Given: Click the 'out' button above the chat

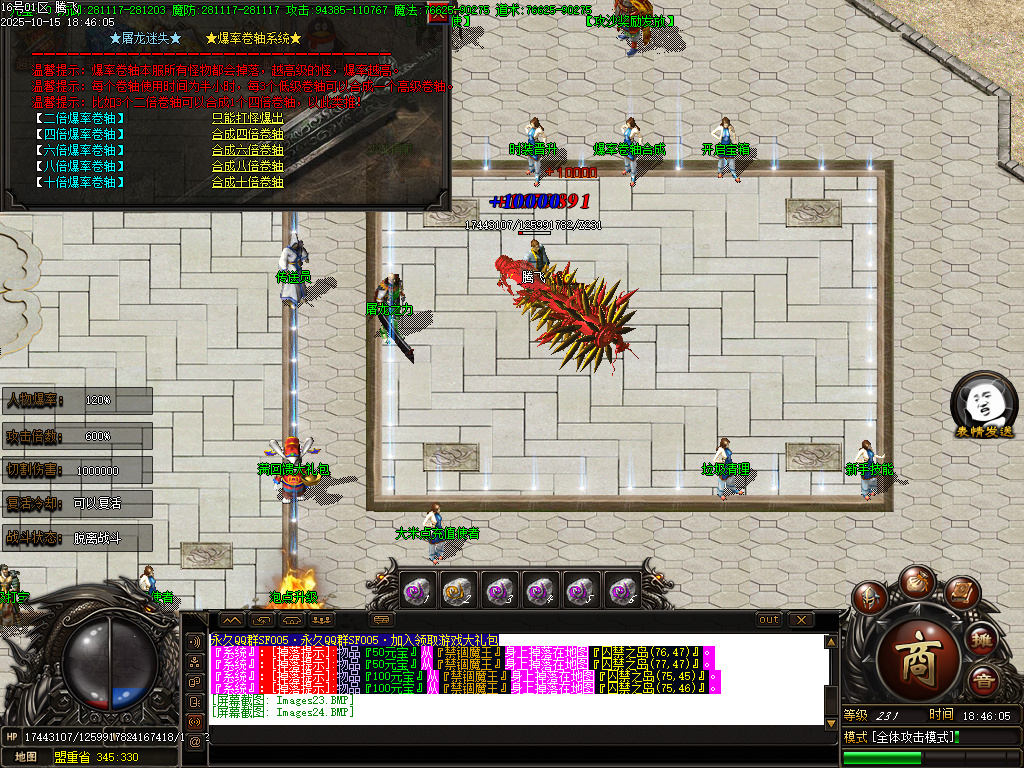Looking at the screenshot, I should point(769,620).
